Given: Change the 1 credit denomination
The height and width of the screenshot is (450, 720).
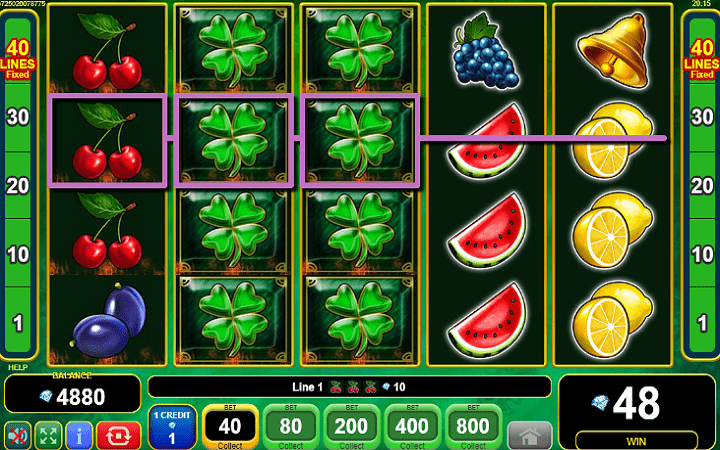Looking at the screenshot, I should [x=172, y=427].
